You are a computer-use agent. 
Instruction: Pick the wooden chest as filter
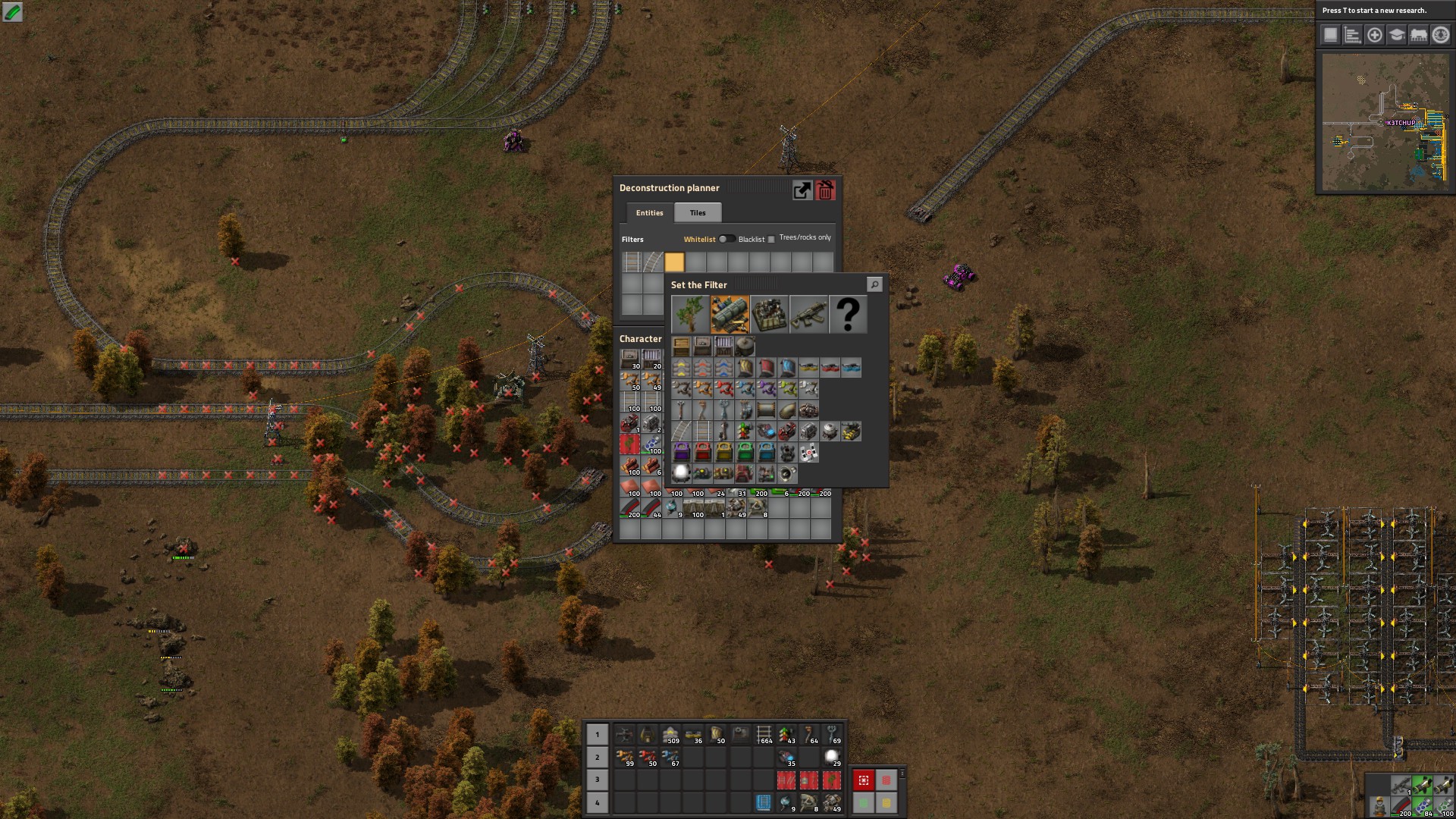tap(681, 347)
